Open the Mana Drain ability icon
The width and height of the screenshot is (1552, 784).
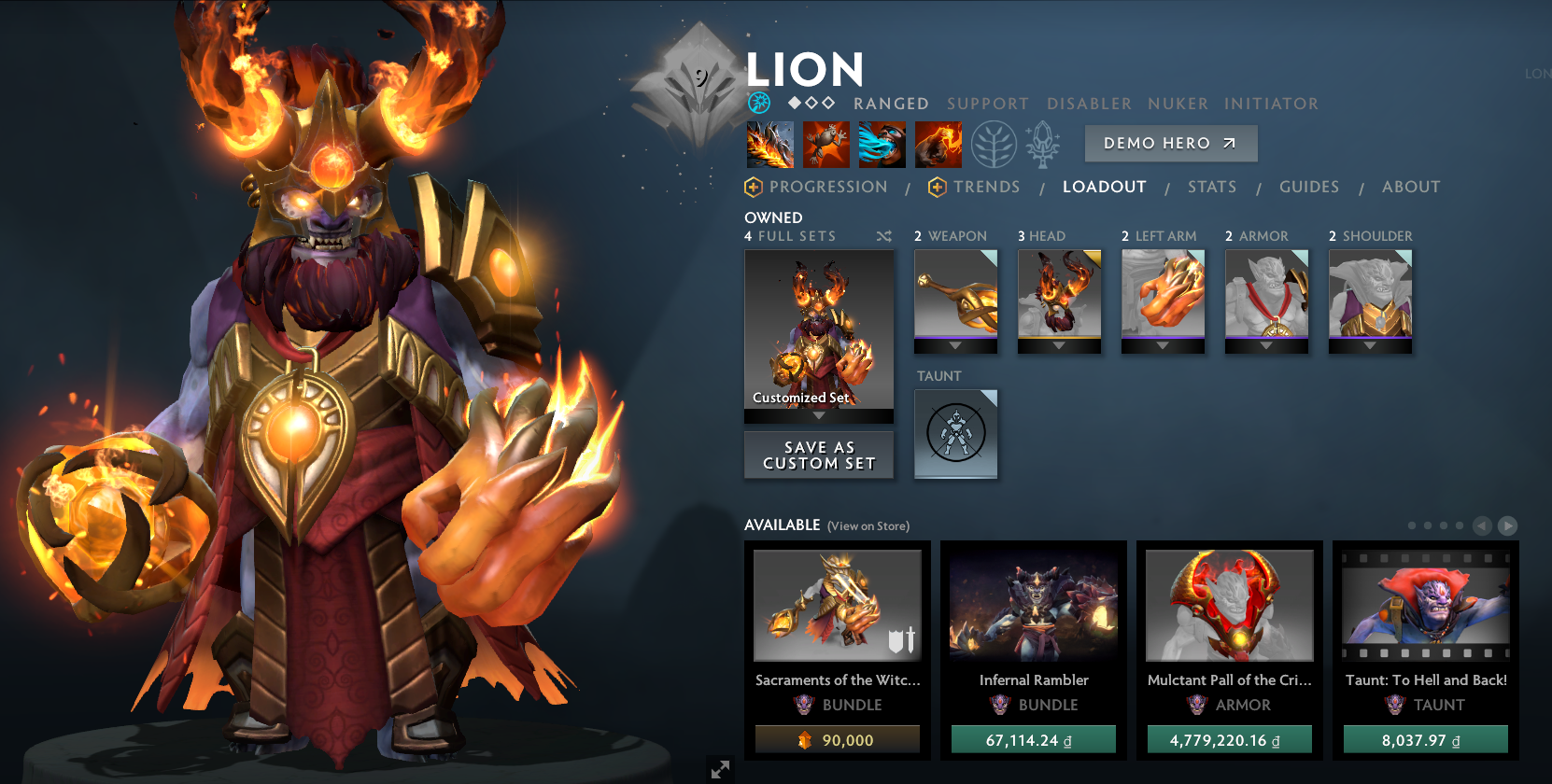882,145
